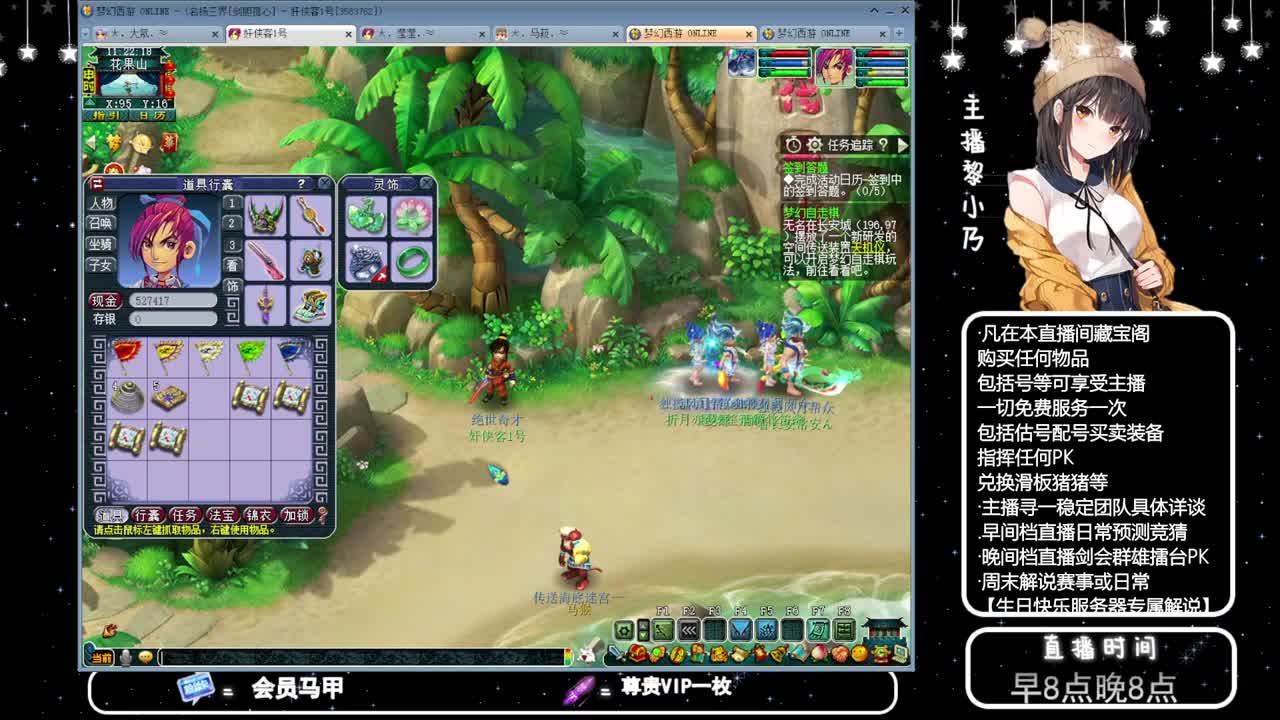Click the gear icon on the 任务追踪 panel

tap(815, 145)
